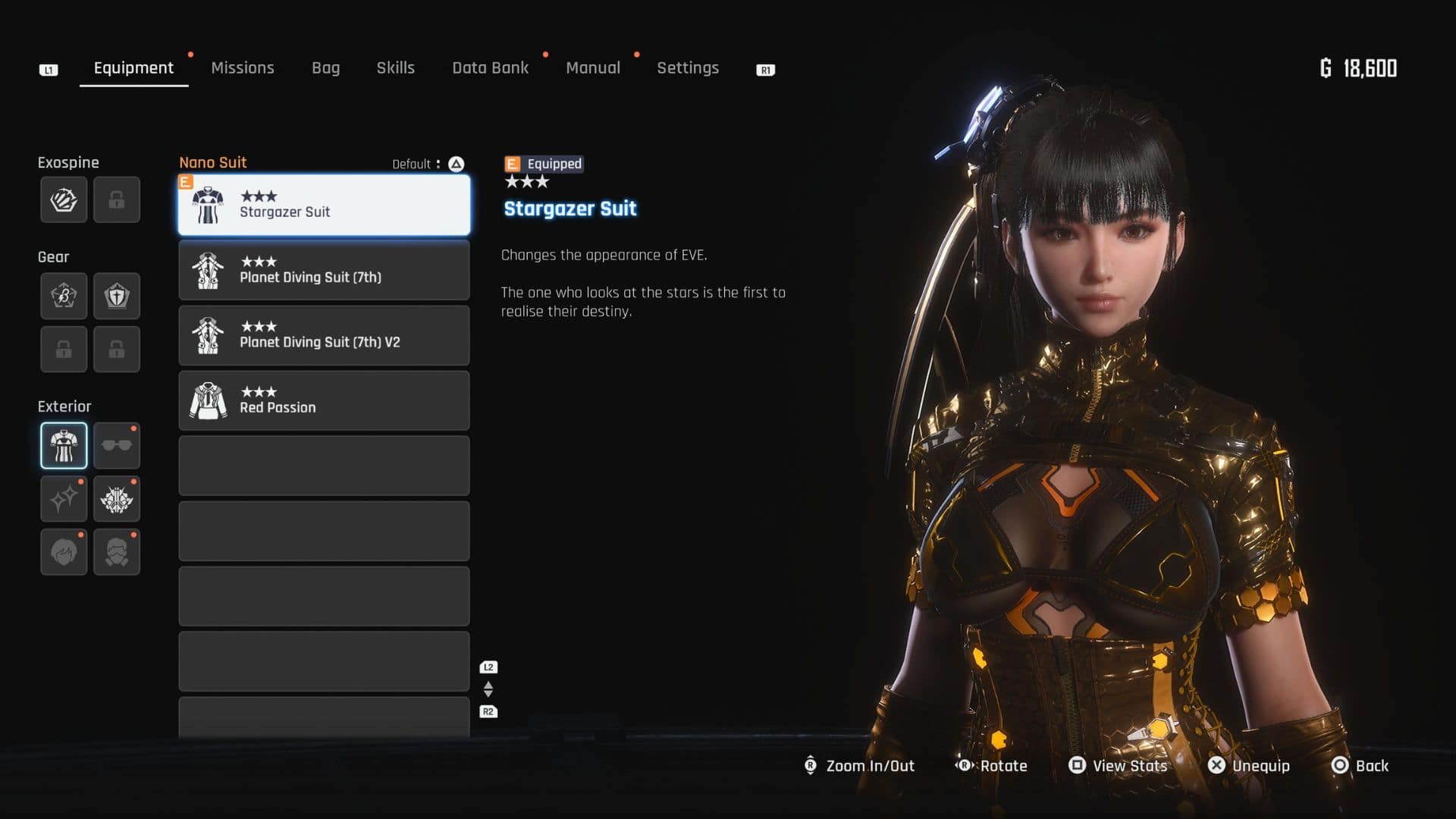1456x819 pixels.
Task: Go to the Skills tab
Action: click(x=395, y=68)
